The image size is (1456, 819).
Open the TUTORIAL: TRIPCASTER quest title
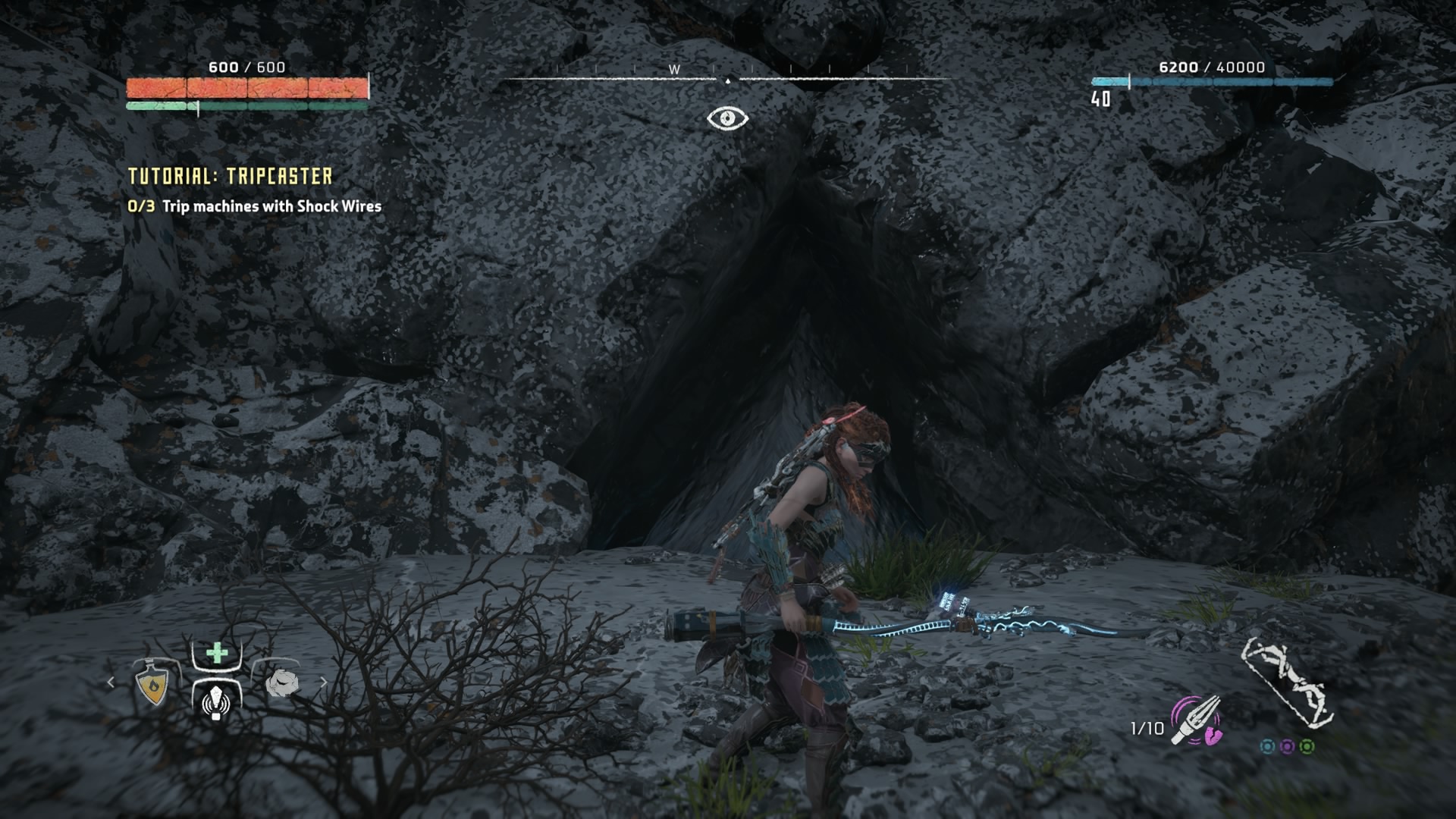tap(230, 175)
